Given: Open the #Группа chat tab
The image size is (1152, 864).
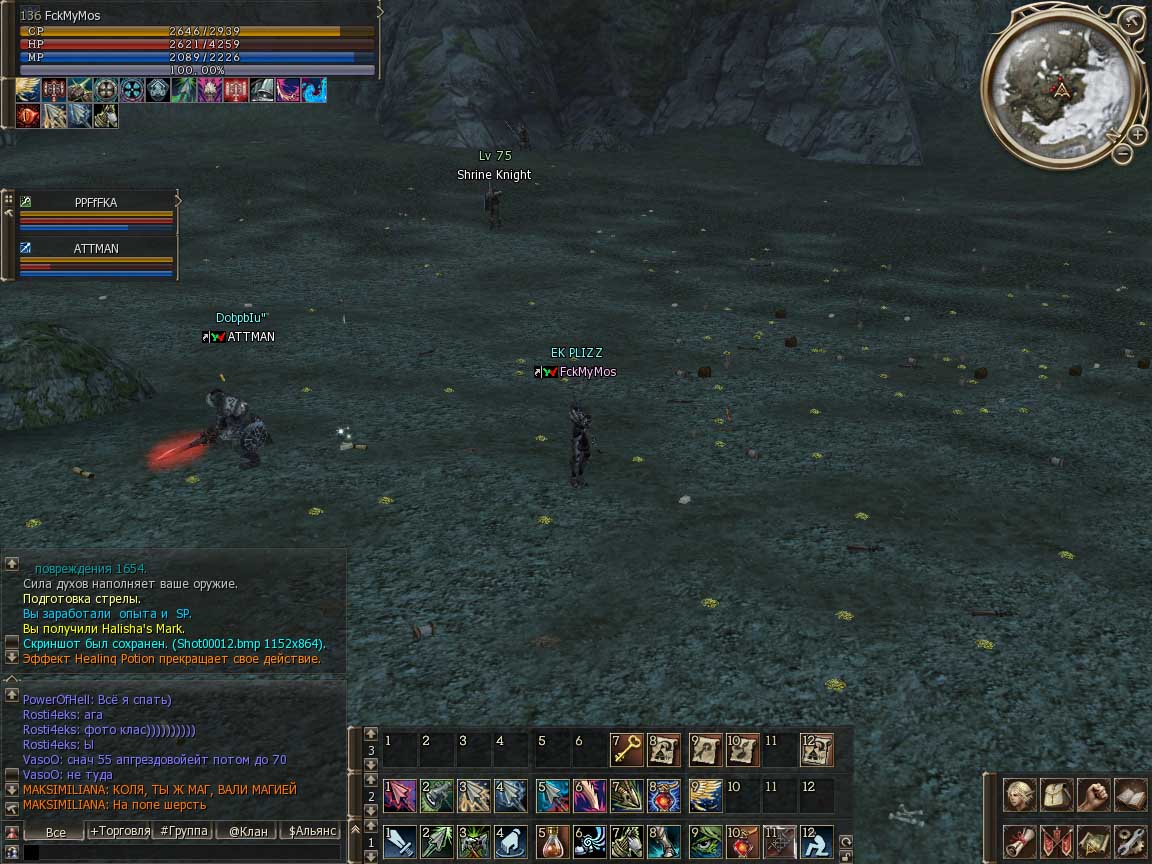Looking at the screenshot, I should 184,831.
